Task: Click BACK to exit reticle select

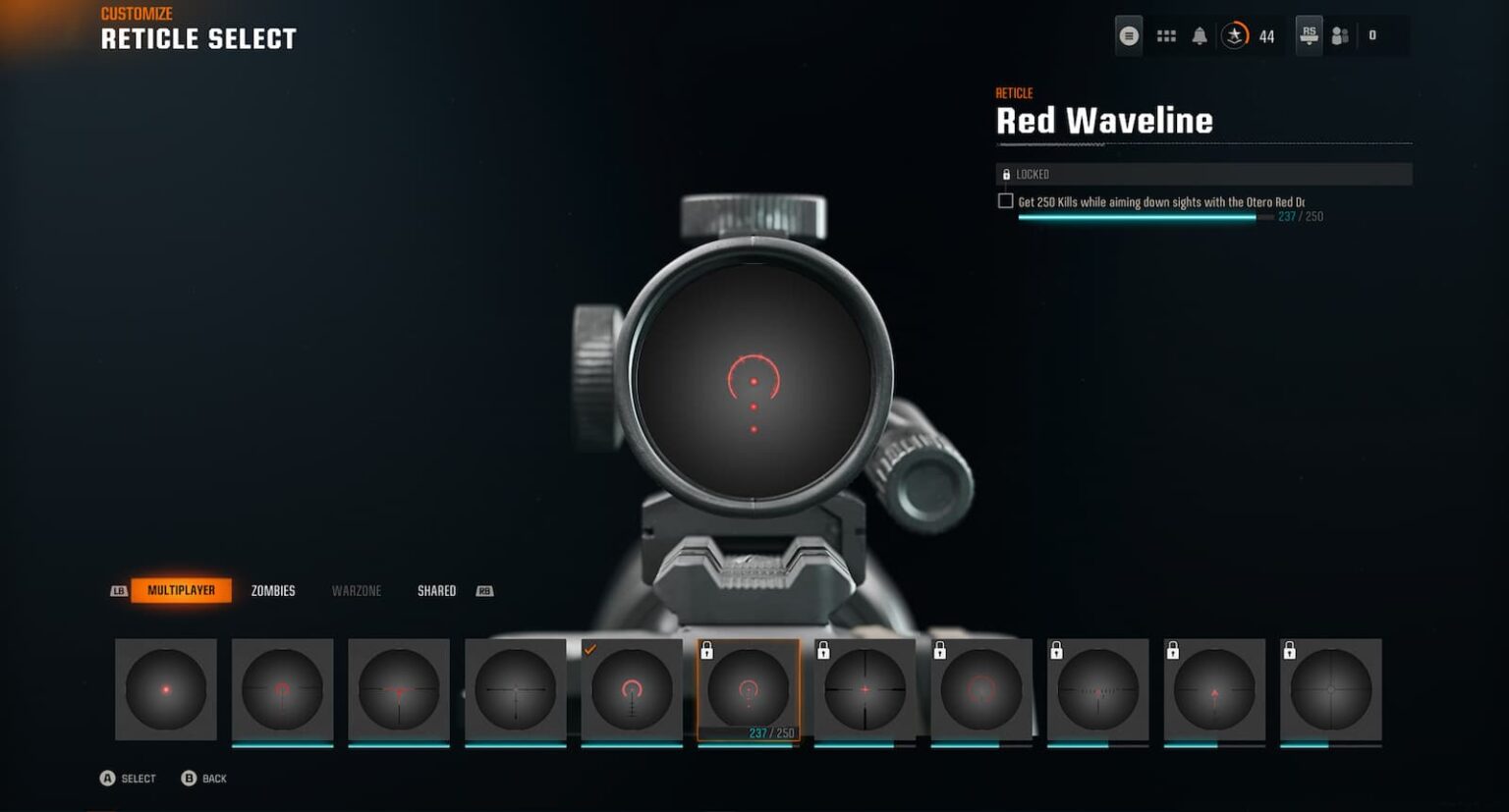Action: (204, 778)
